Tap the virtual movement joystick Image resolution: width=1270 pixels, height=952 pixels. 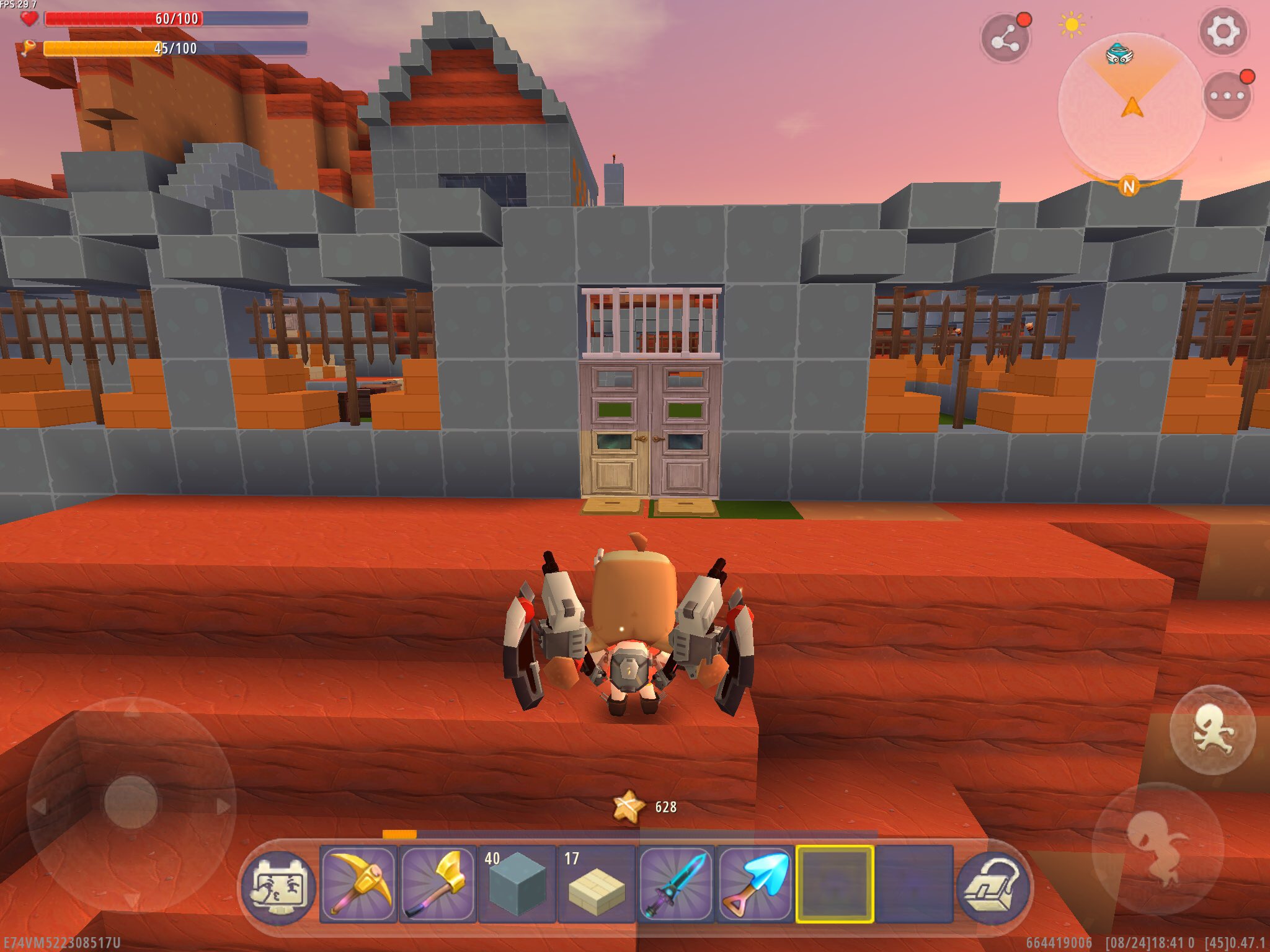click(131, 802)
